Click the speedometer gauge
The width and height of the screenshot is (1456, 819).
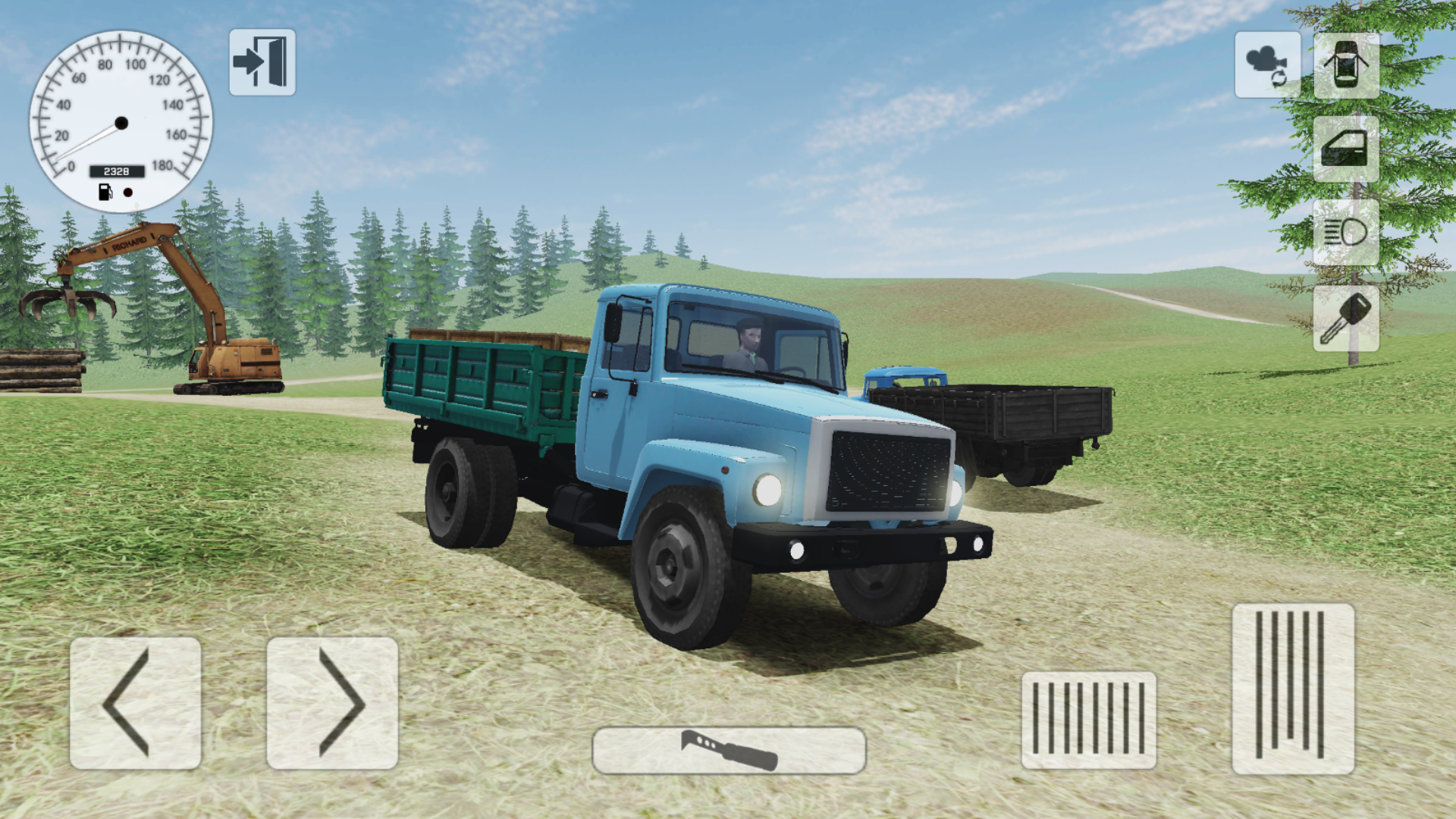click(121, 121)
